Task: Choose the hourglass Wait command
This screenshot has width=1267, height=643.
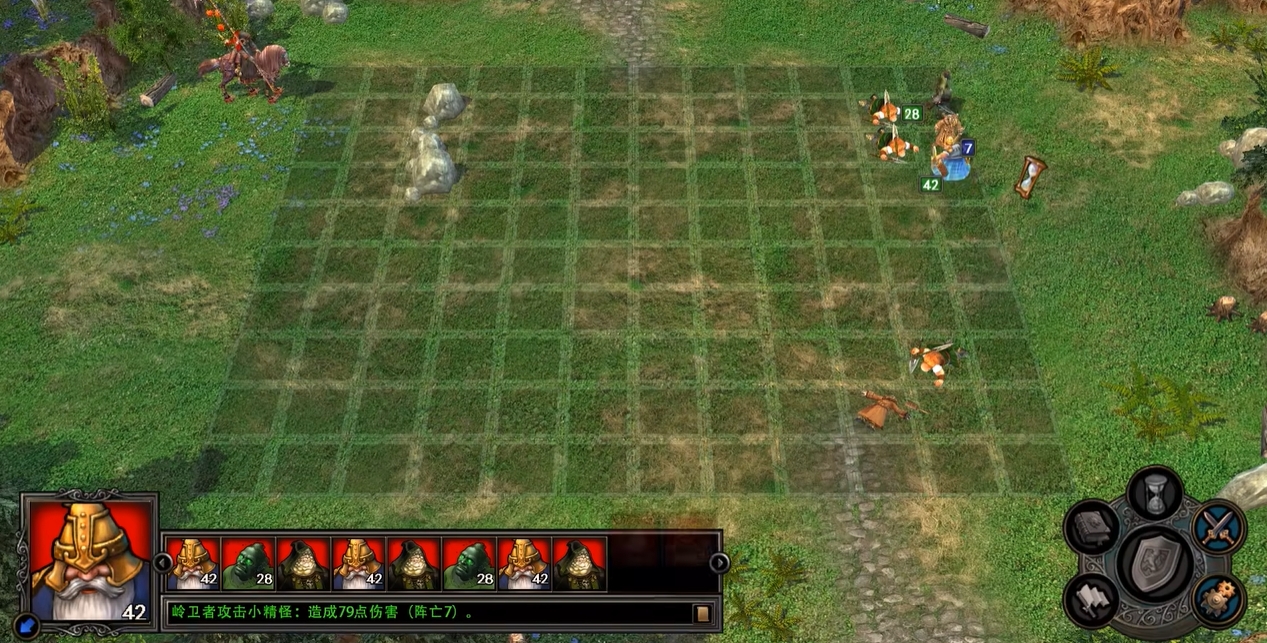Action: (x=1155, y=493)
